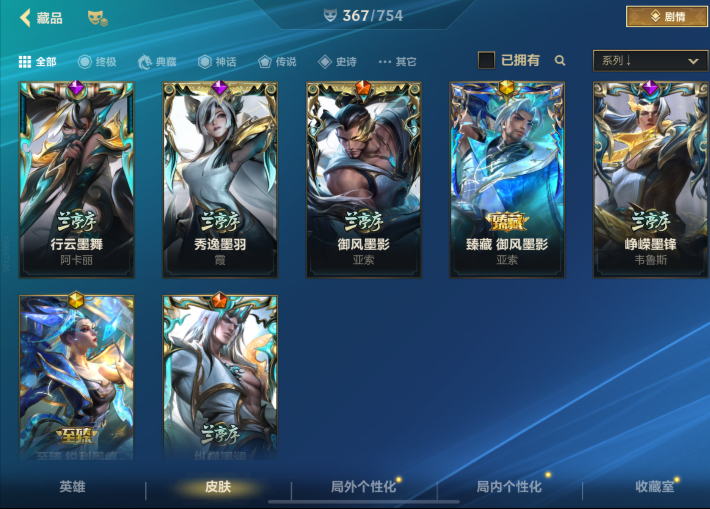
Task: Go back from the 藏品 screen
Action: coord(26,18)
